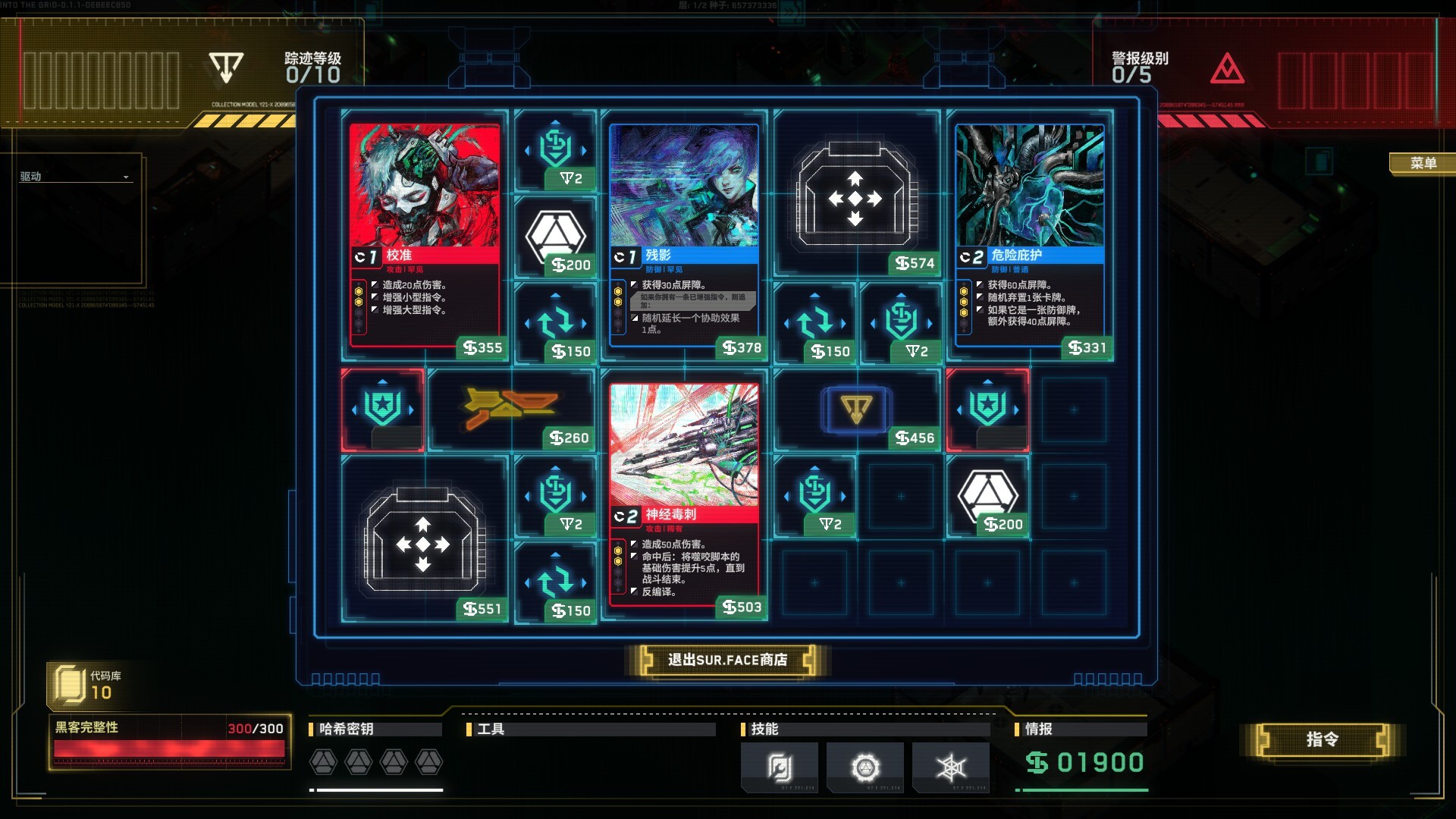Activate the spider web skill icon
The width and height of the screenshot is (1456, 819).
950,767
